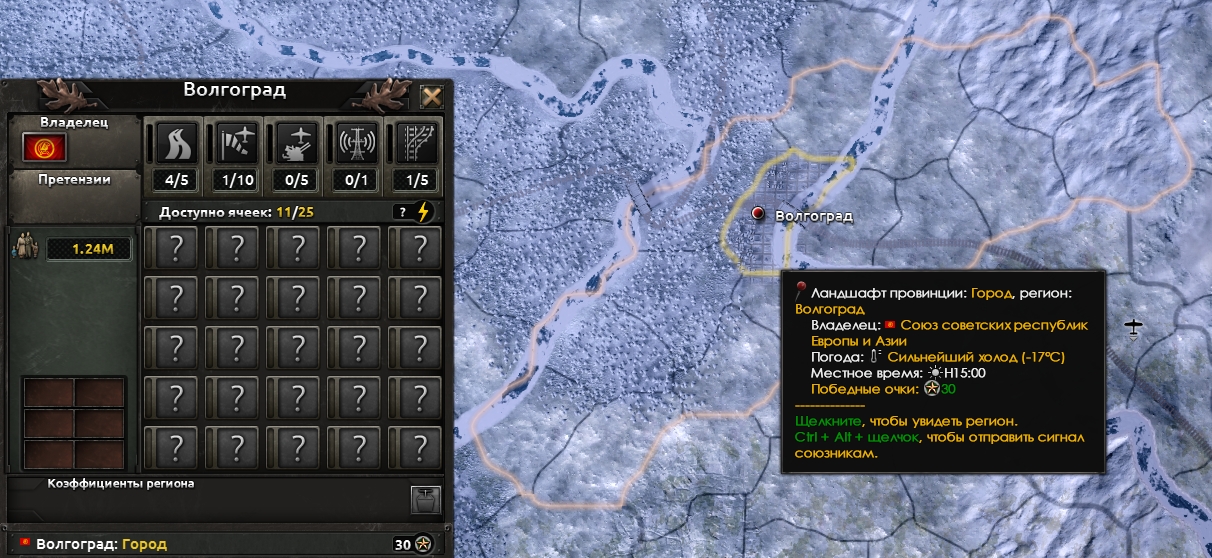Select the Волгоград city marker on map
1212x558 pixels.
(x=758, y=214)
